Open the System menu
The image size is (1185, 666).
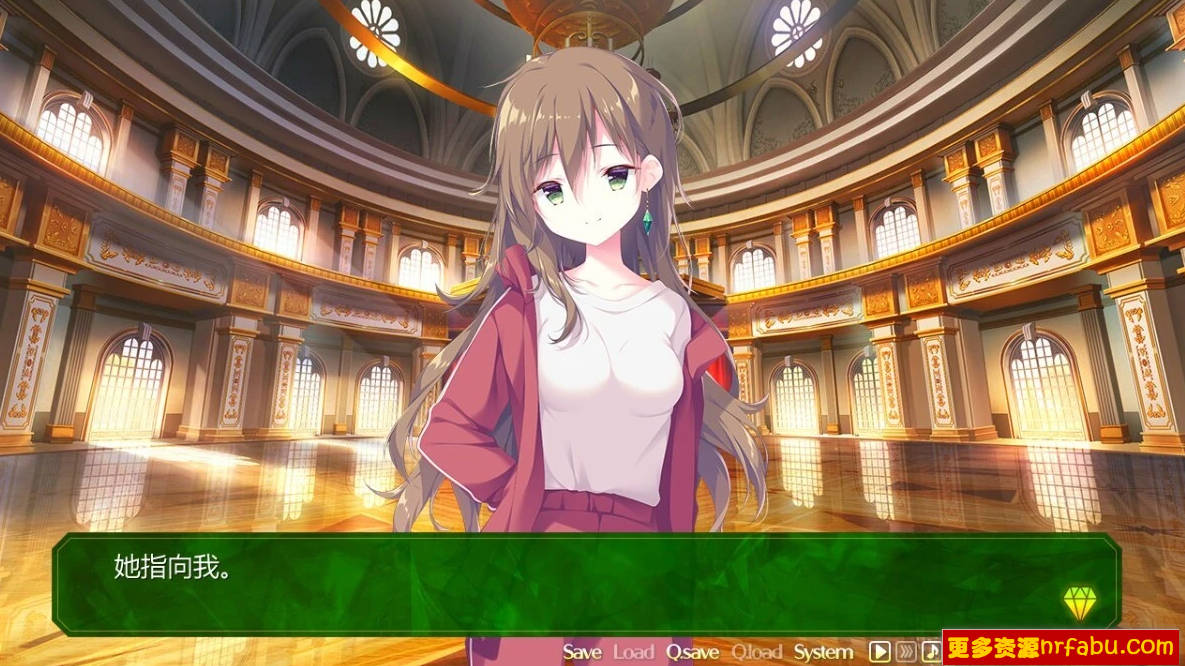(x=823, y=652)
